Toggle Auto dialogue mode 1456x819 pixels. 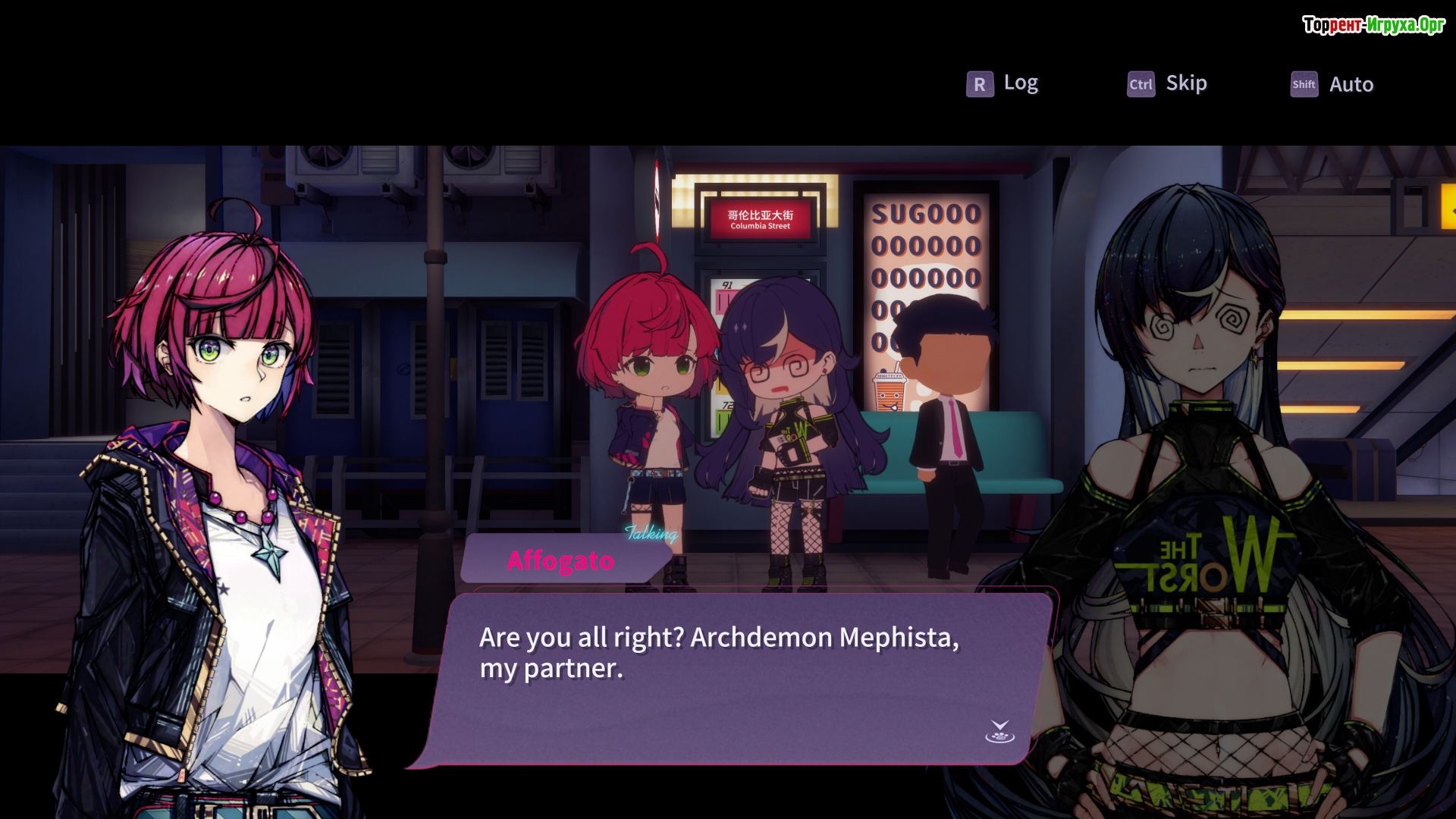[x=1332, y=84]
